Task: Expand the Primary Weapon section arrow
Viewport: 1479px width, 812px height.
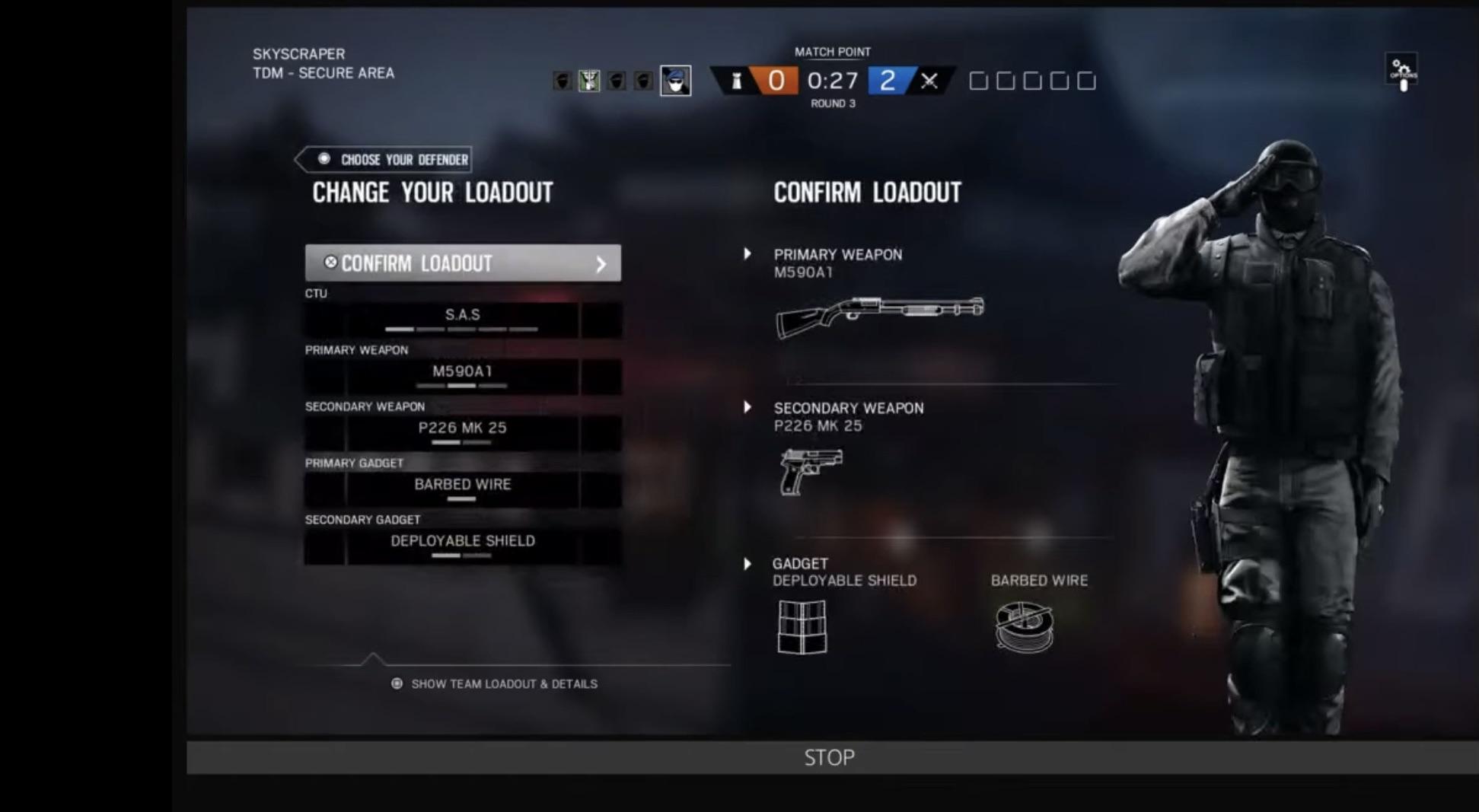Action: tap(747, 254)
